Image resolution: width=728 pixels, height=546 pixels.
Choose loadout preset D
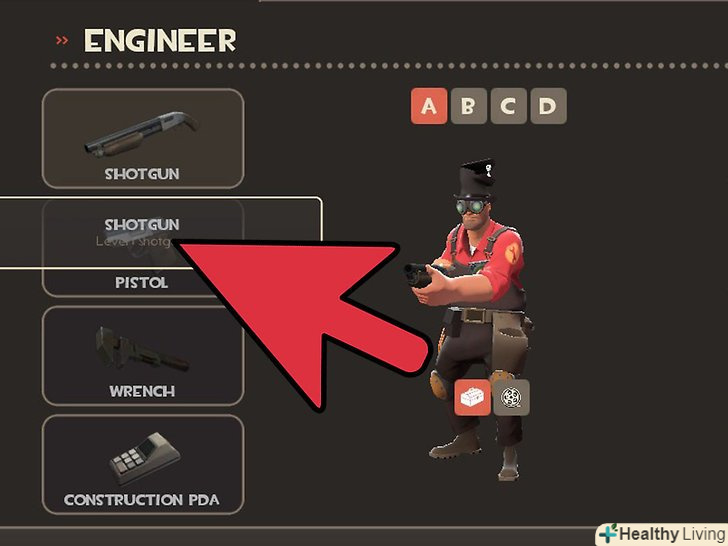click(x=547, y=107)
